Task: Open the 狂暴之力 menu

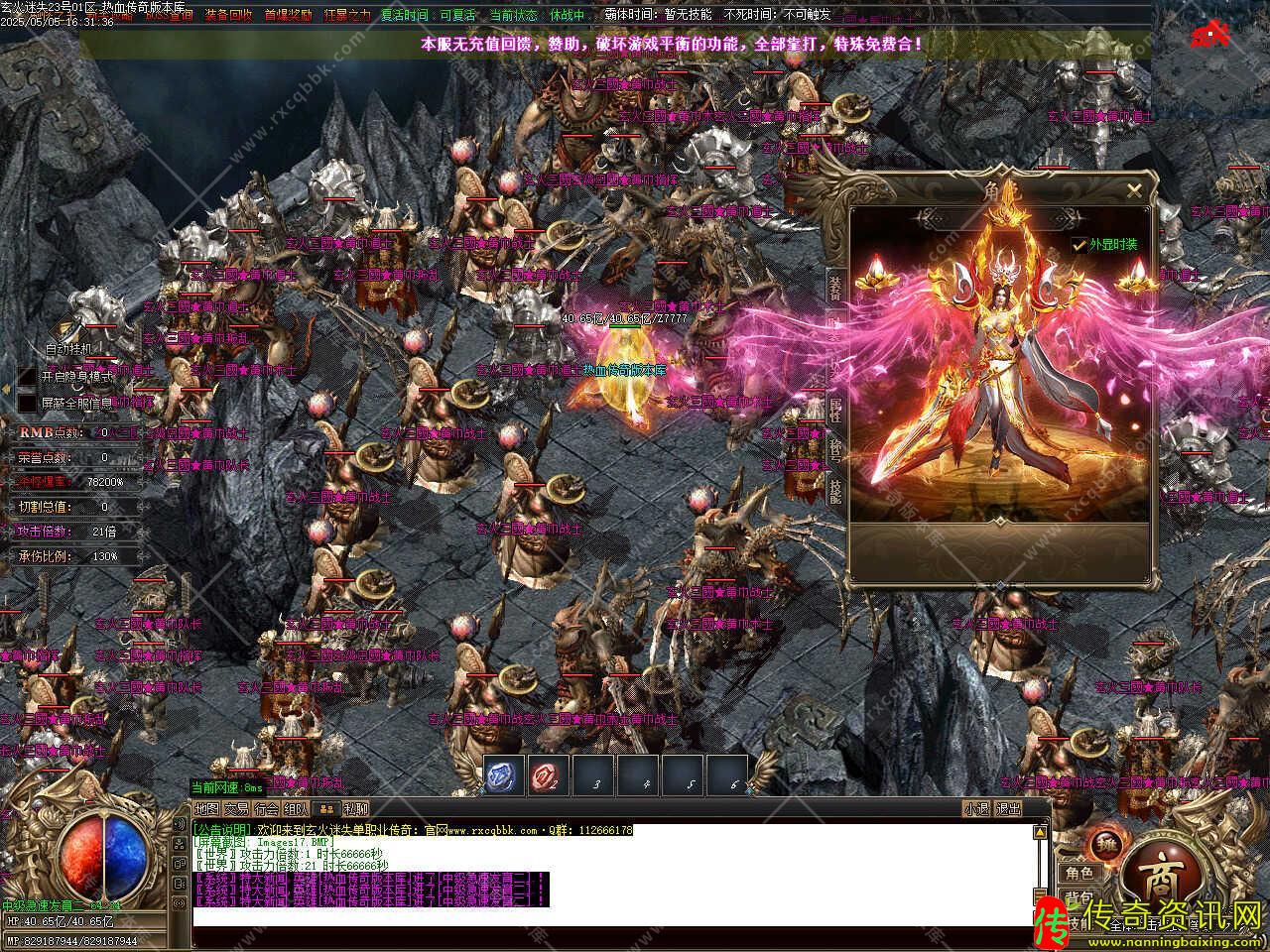Action: click(347, 15)
